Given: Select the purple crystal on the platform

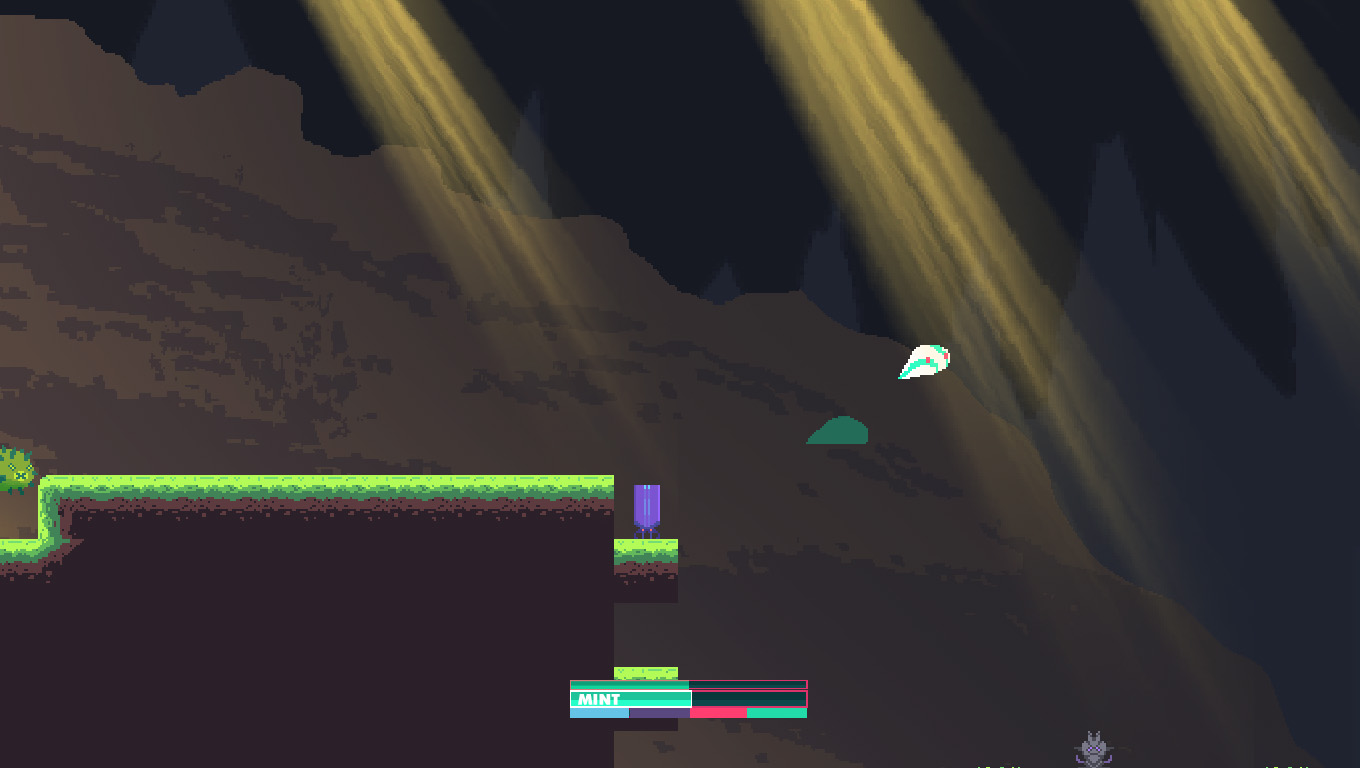Looking at the screenshot, I should pos(648,507).
